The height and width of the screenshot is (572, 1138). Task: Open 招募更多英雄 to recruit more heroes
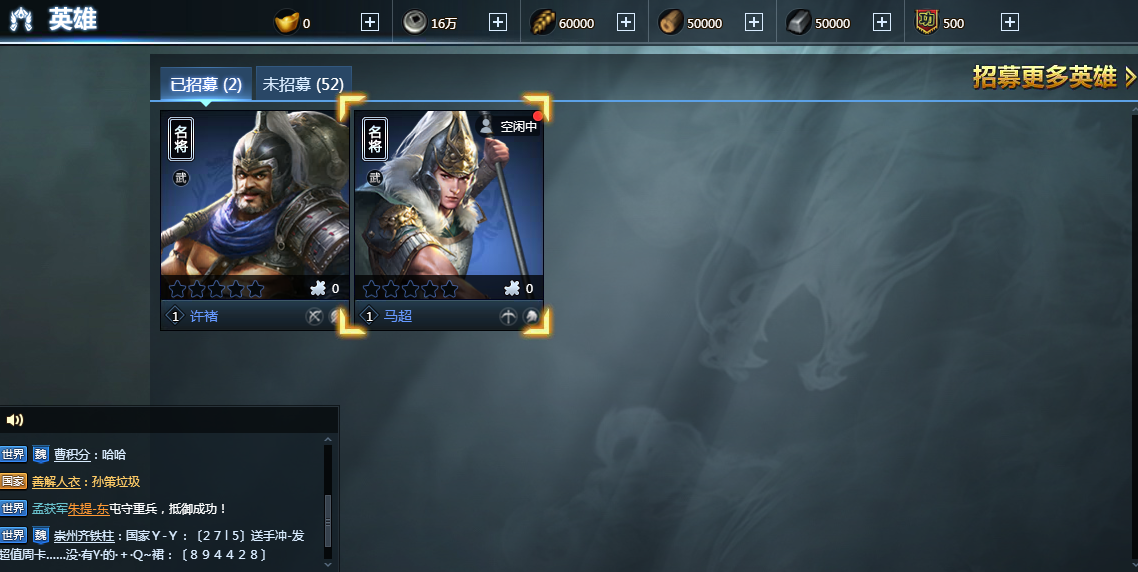pos(1054,77)
